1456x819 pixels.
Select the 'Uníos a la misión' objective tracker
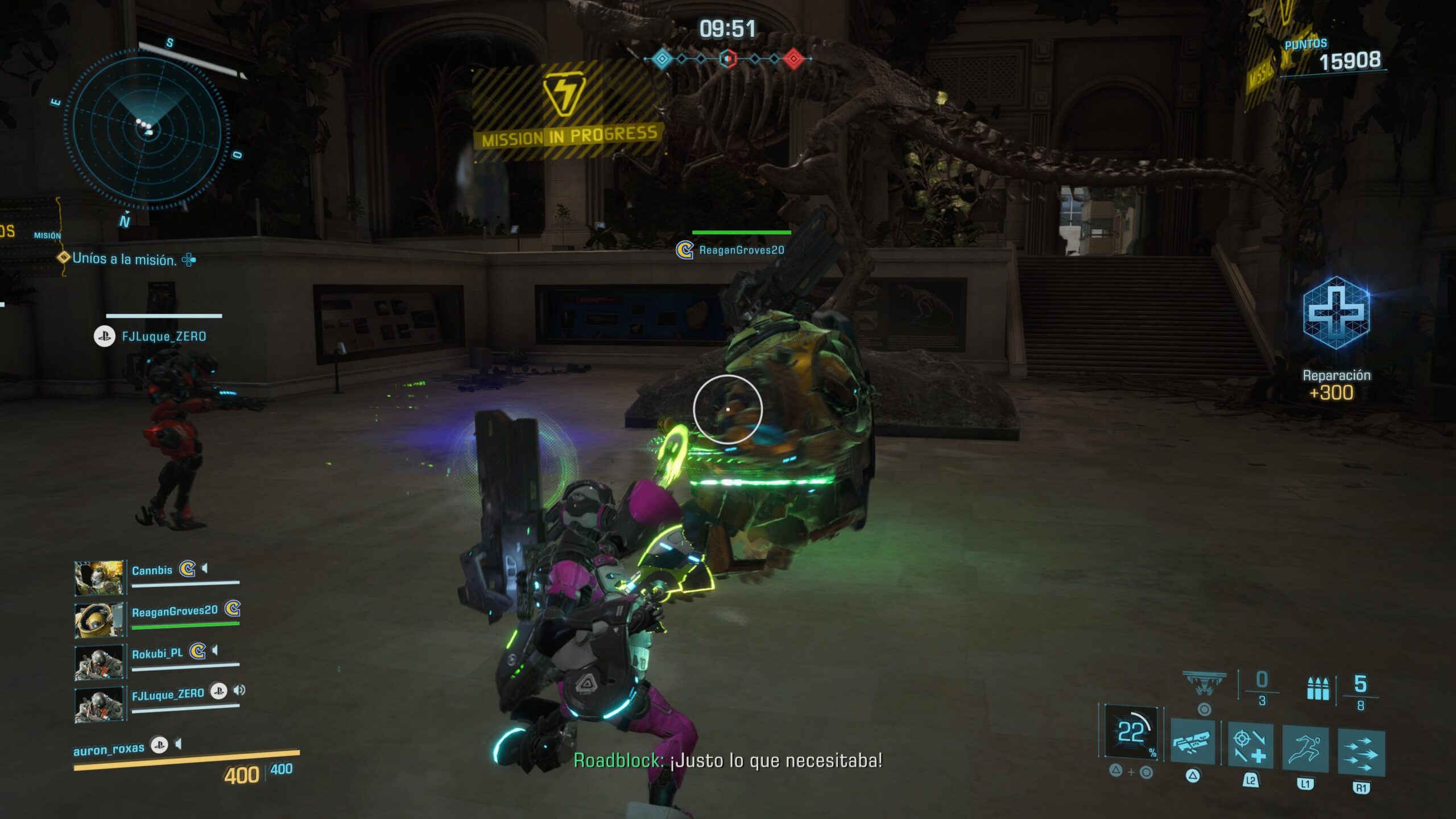(124, 259)
